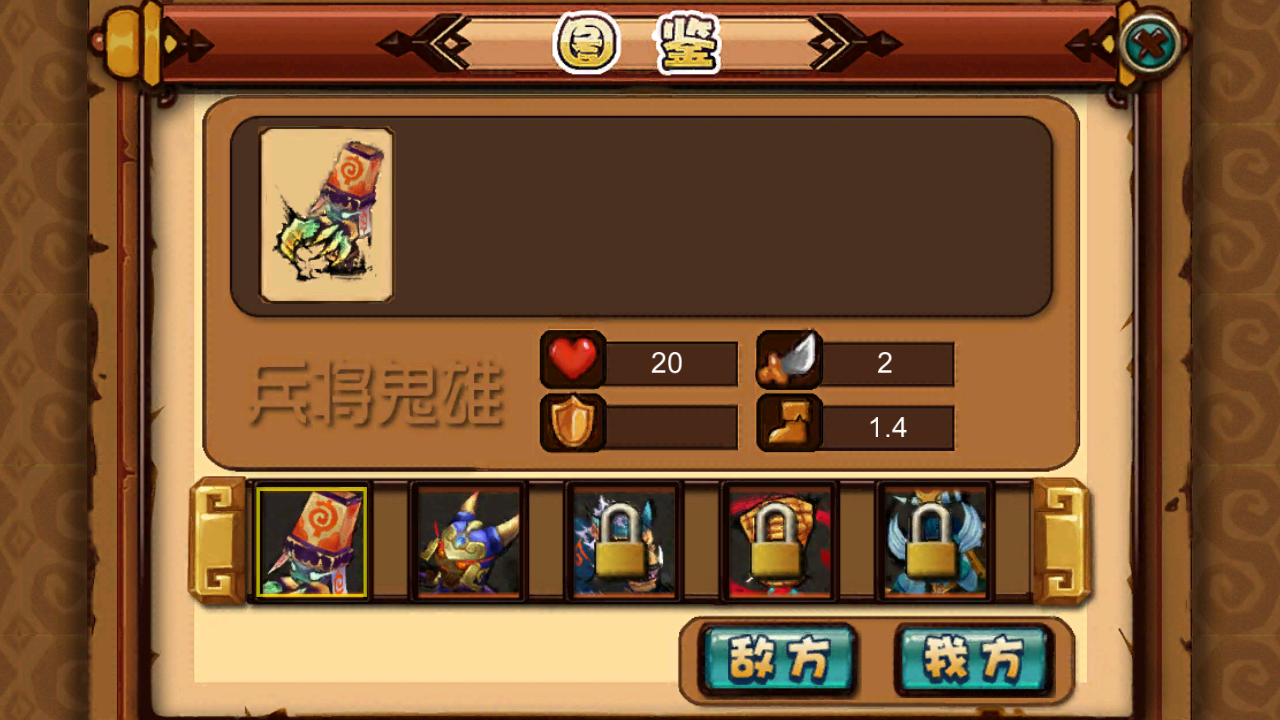Click the golden shield defense icon
The height and width of the screenshot is (720, 1280).
[573, 425]
